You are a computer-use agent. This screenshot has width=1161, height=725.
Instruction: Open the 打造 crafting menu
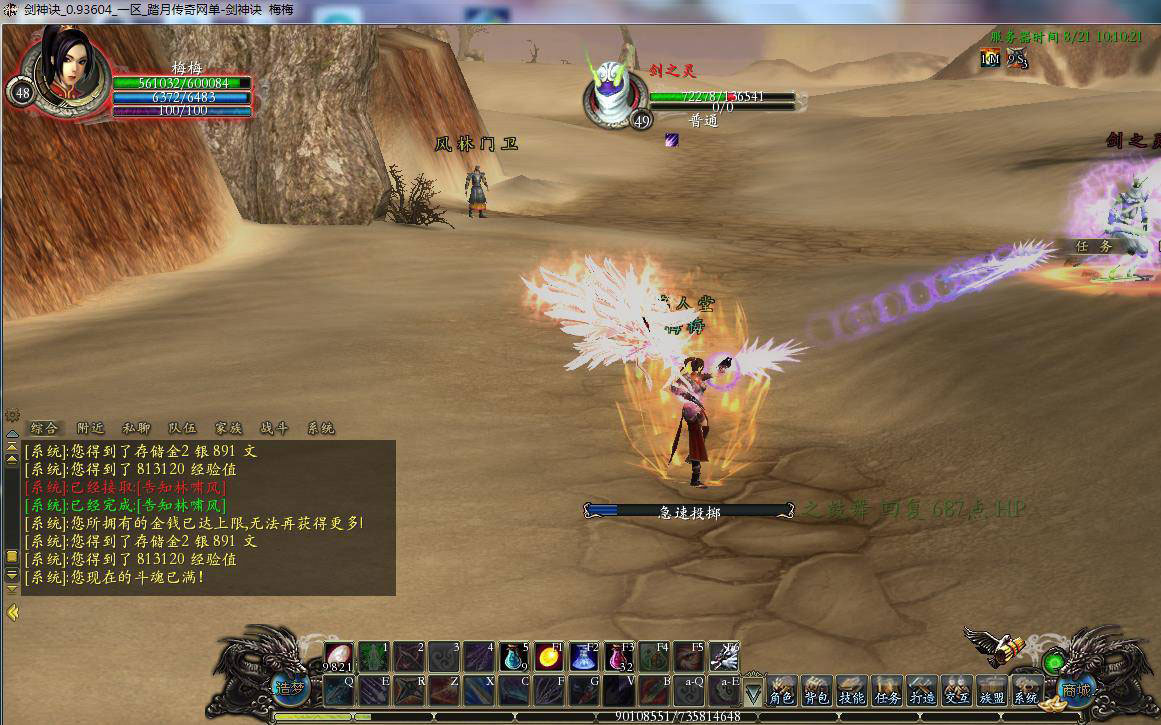921,691
